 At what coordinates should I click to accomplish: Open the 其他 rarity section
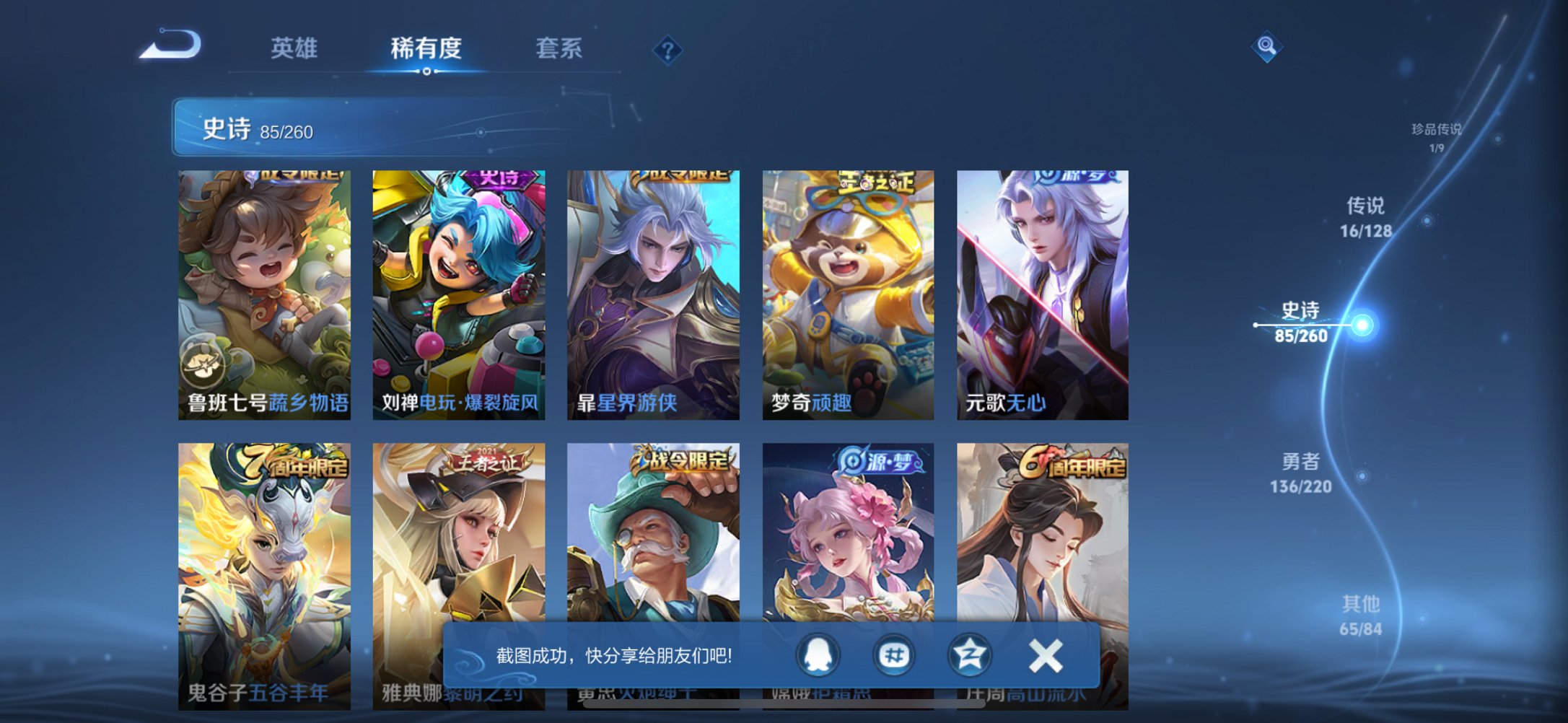(1362, 612)
